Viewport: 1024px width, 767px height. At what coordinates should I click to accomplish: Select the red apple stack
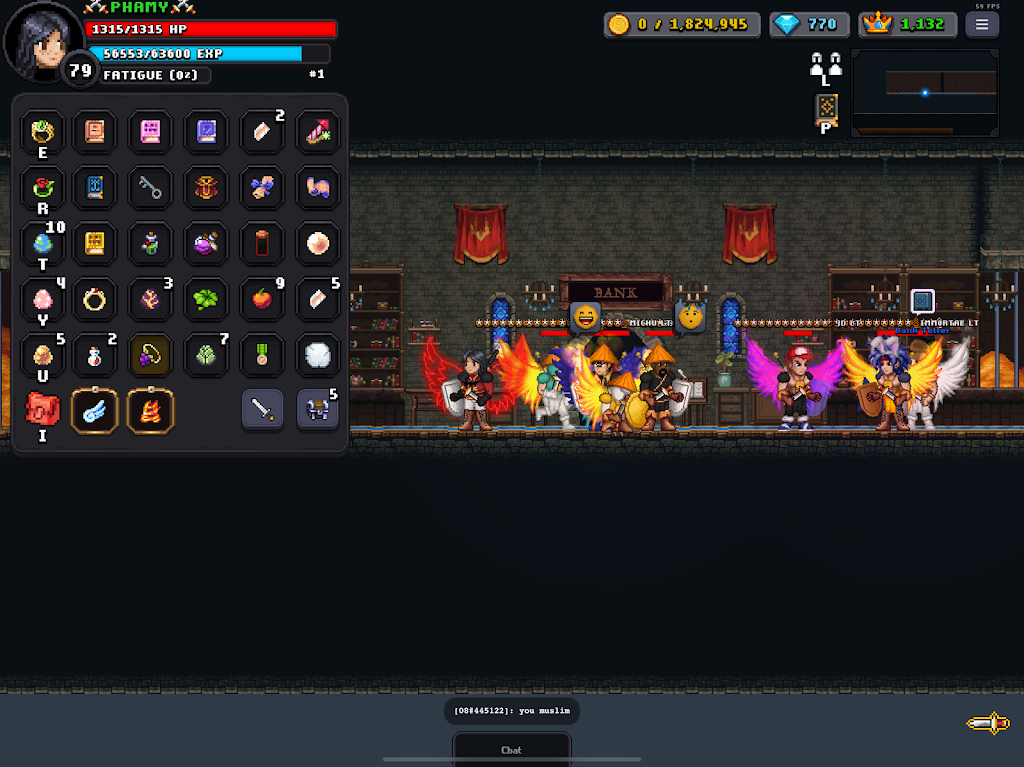click(262, 299)
